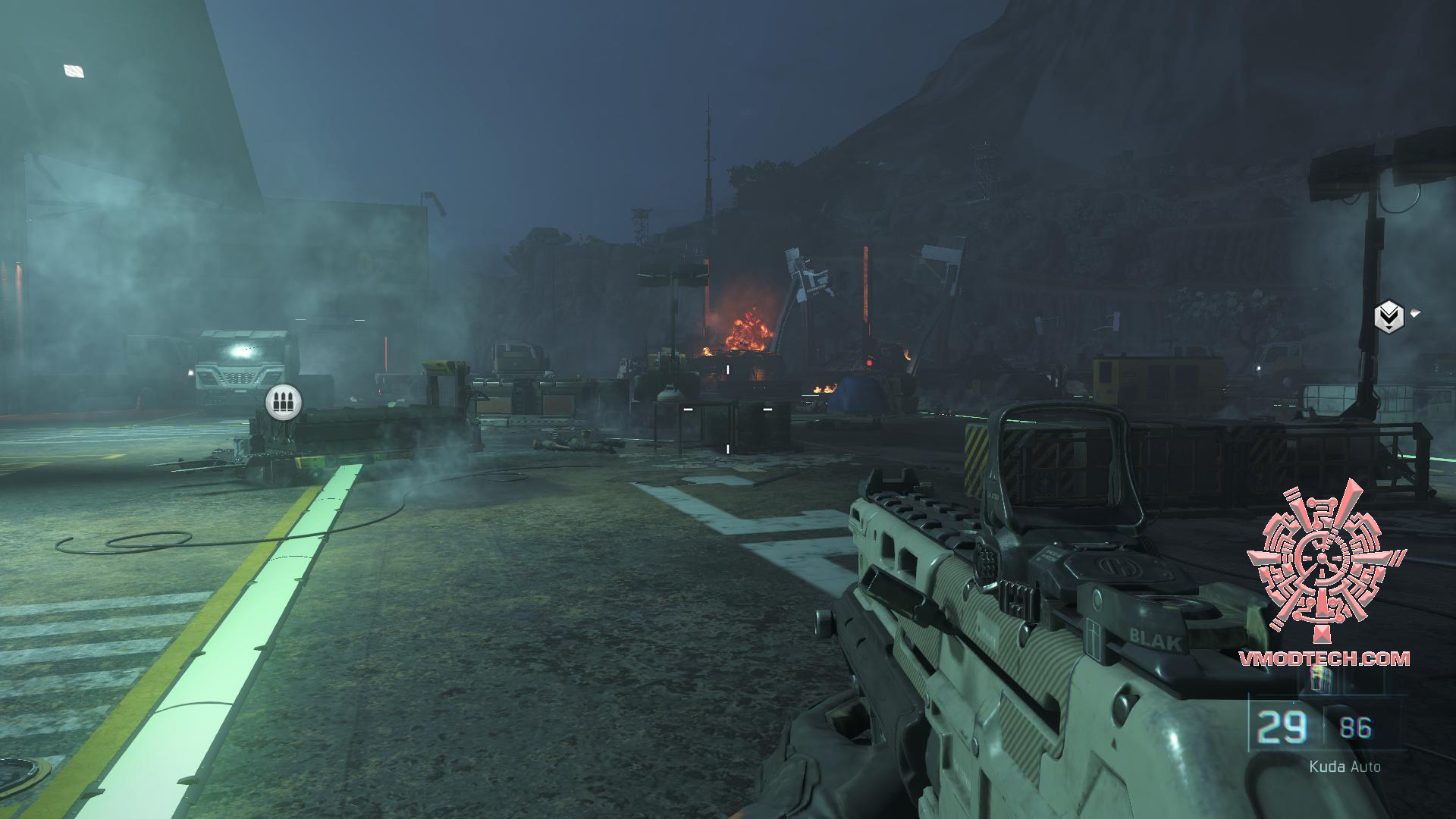Expand the small arrow beside the objective marker
Image resolution: width=1456 pixels, height=819 pixels.
[1417, 313]
